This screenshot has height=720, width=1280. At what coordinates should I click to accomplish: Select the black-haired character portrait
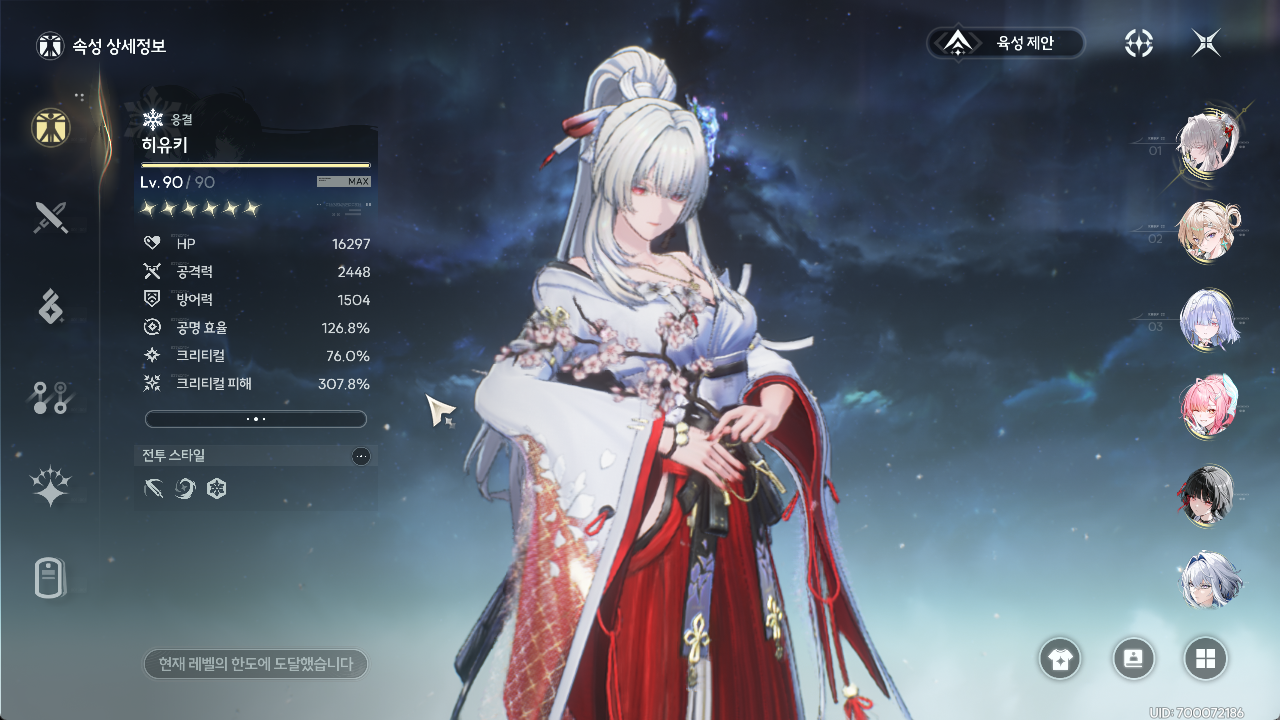click(1207, 495)
